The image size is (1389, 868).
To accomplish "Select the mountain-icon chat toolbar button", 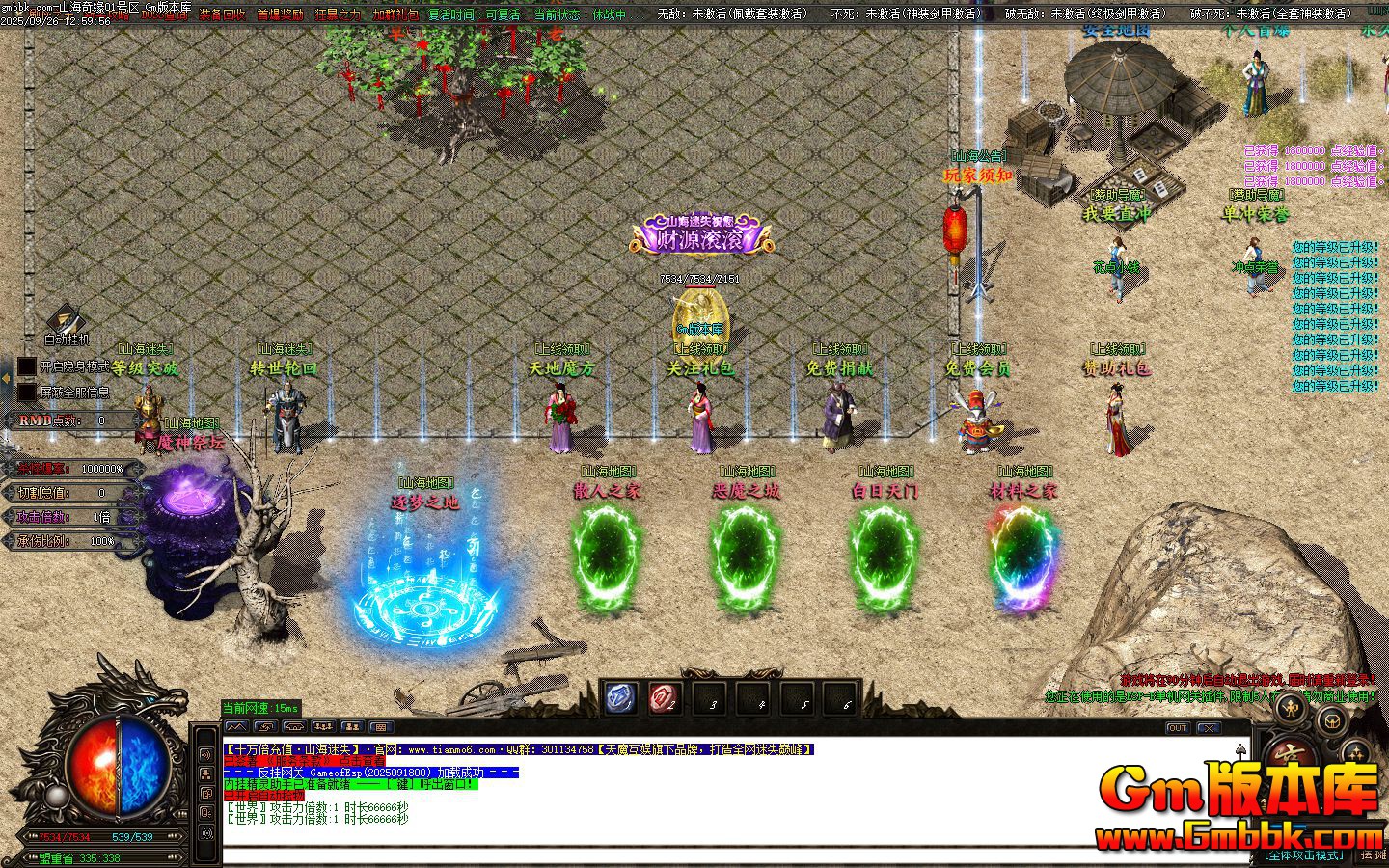I will point(236,727).
